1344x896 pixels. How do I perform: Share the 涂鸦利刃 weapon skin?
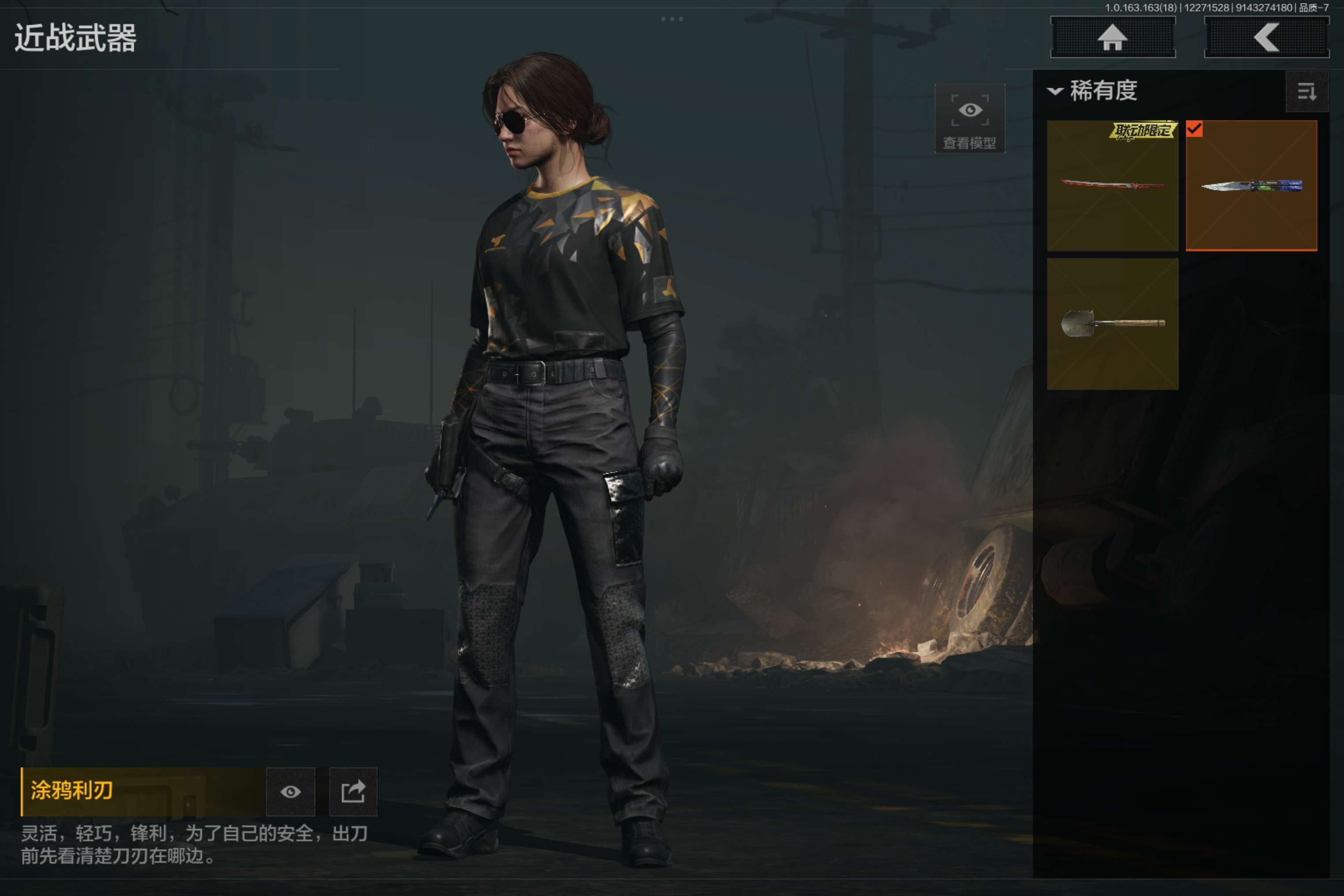353,791
